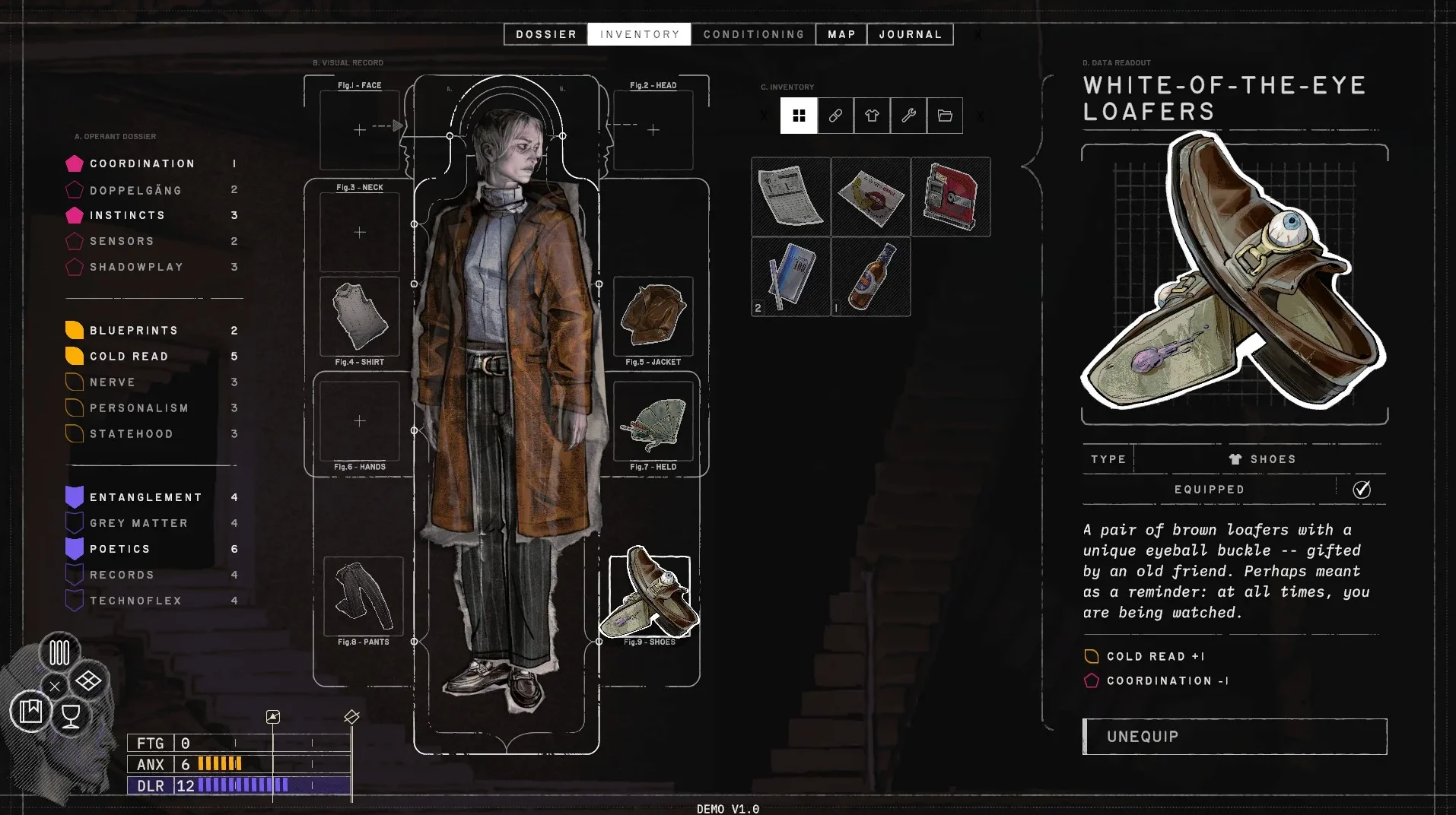Select the red radio device item

[951, 197]
